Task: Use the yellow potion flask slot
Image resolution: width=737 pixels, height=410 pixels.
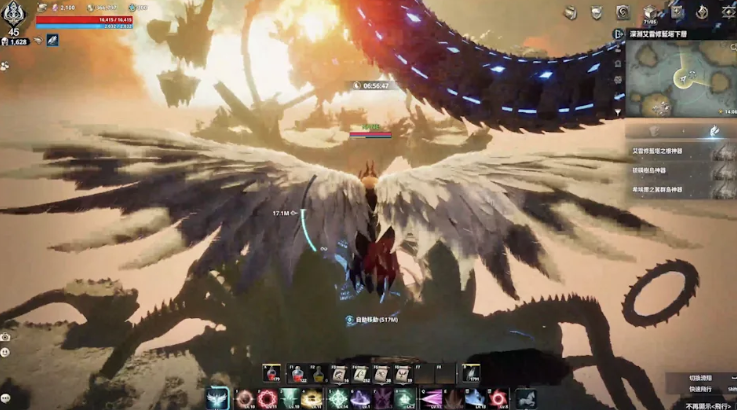Action: pos(319,374)
